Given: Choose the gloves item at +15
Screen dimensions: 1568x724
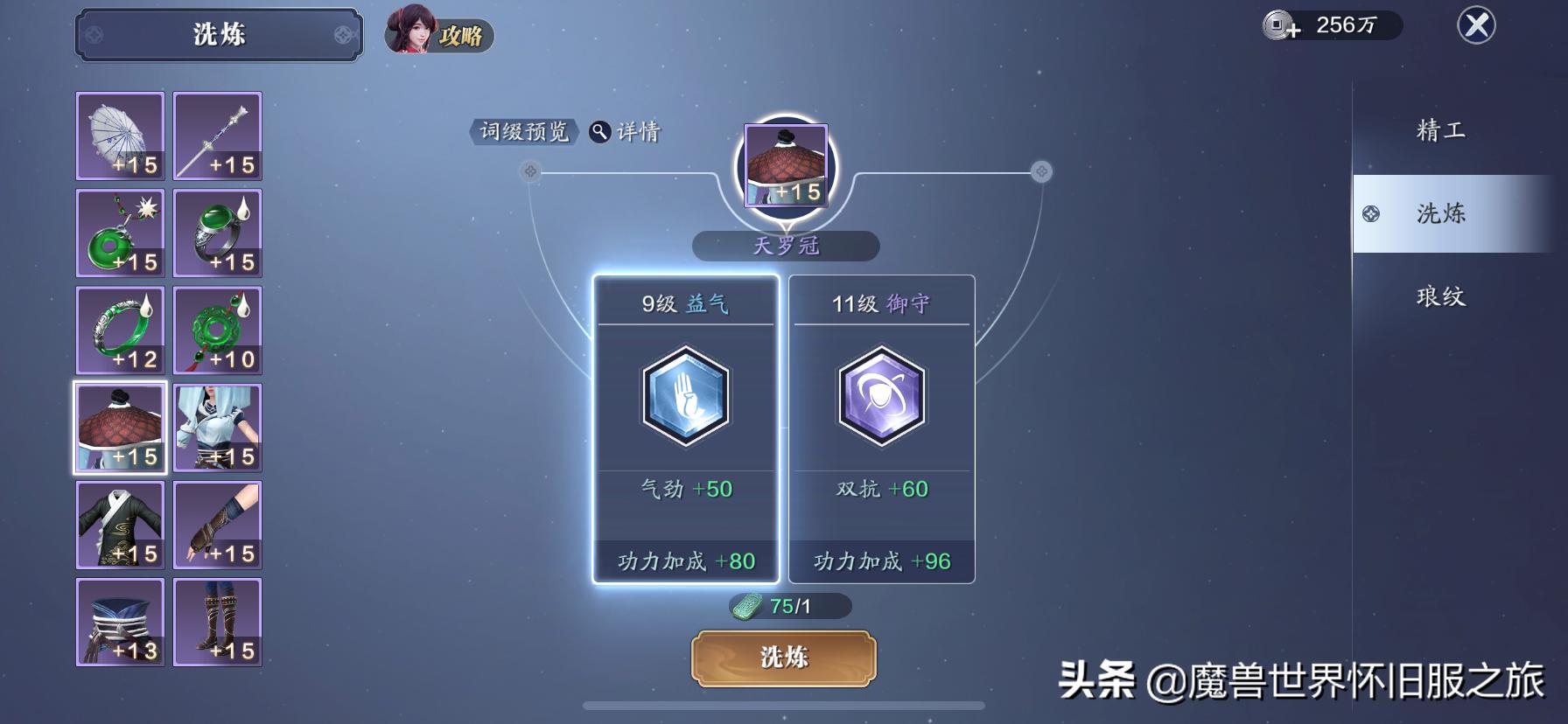Looking at the screenshot, I should click(x=218, y=525).
